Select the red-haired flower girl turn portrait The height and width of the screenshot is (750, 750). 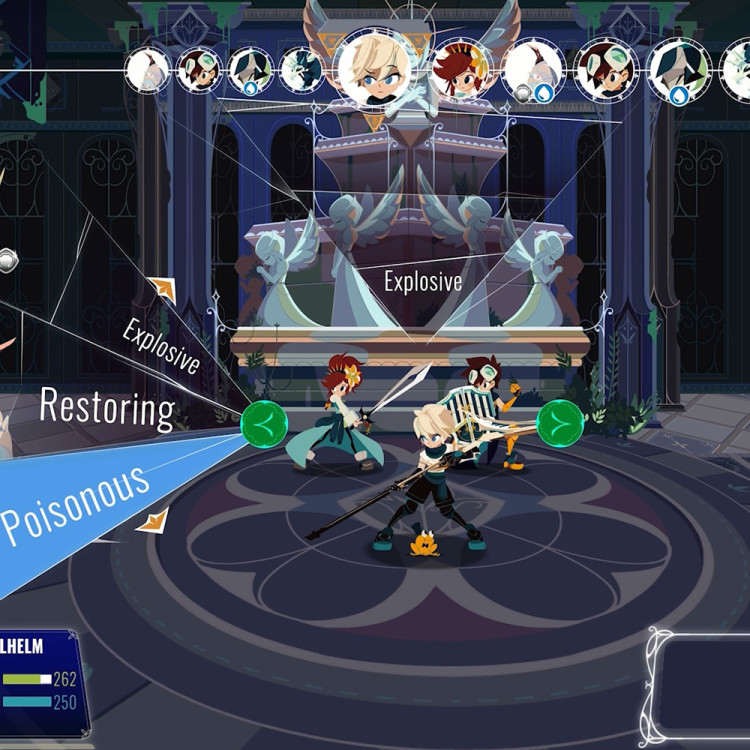[x=460, y=68]
